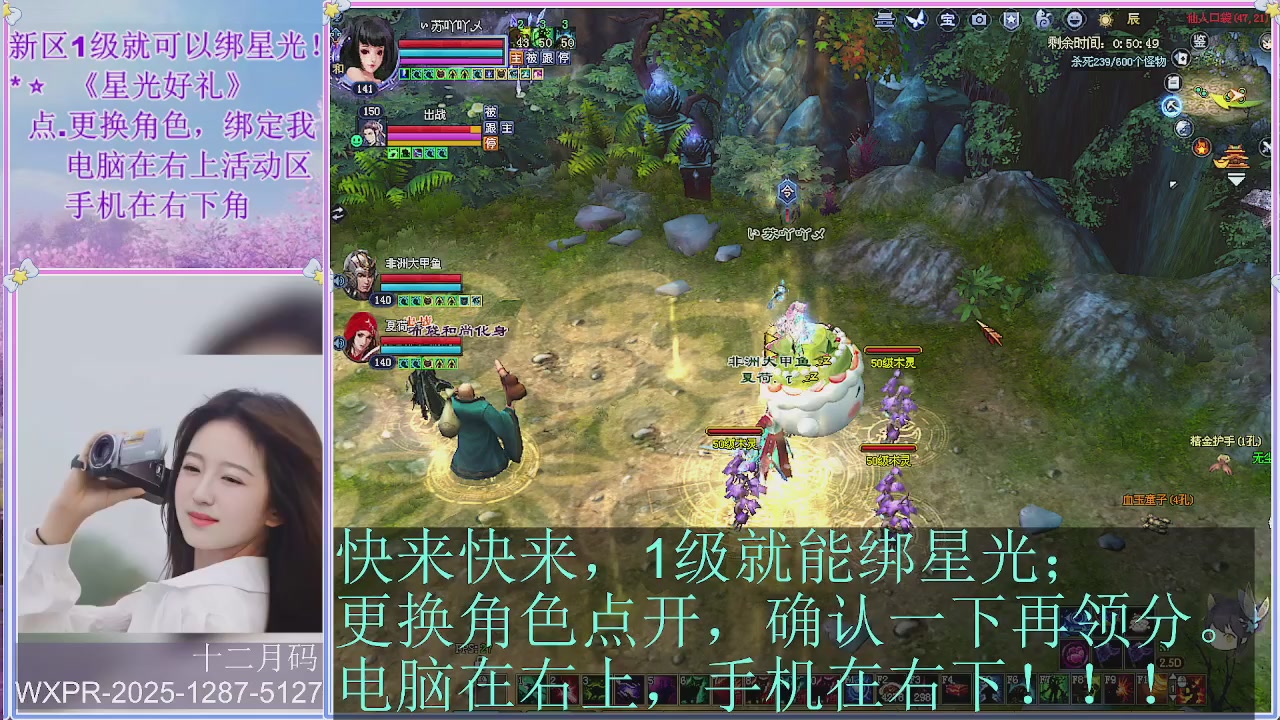Click the sun icon near the 辰 label

pyautogui.click(x=1105, y=22)
